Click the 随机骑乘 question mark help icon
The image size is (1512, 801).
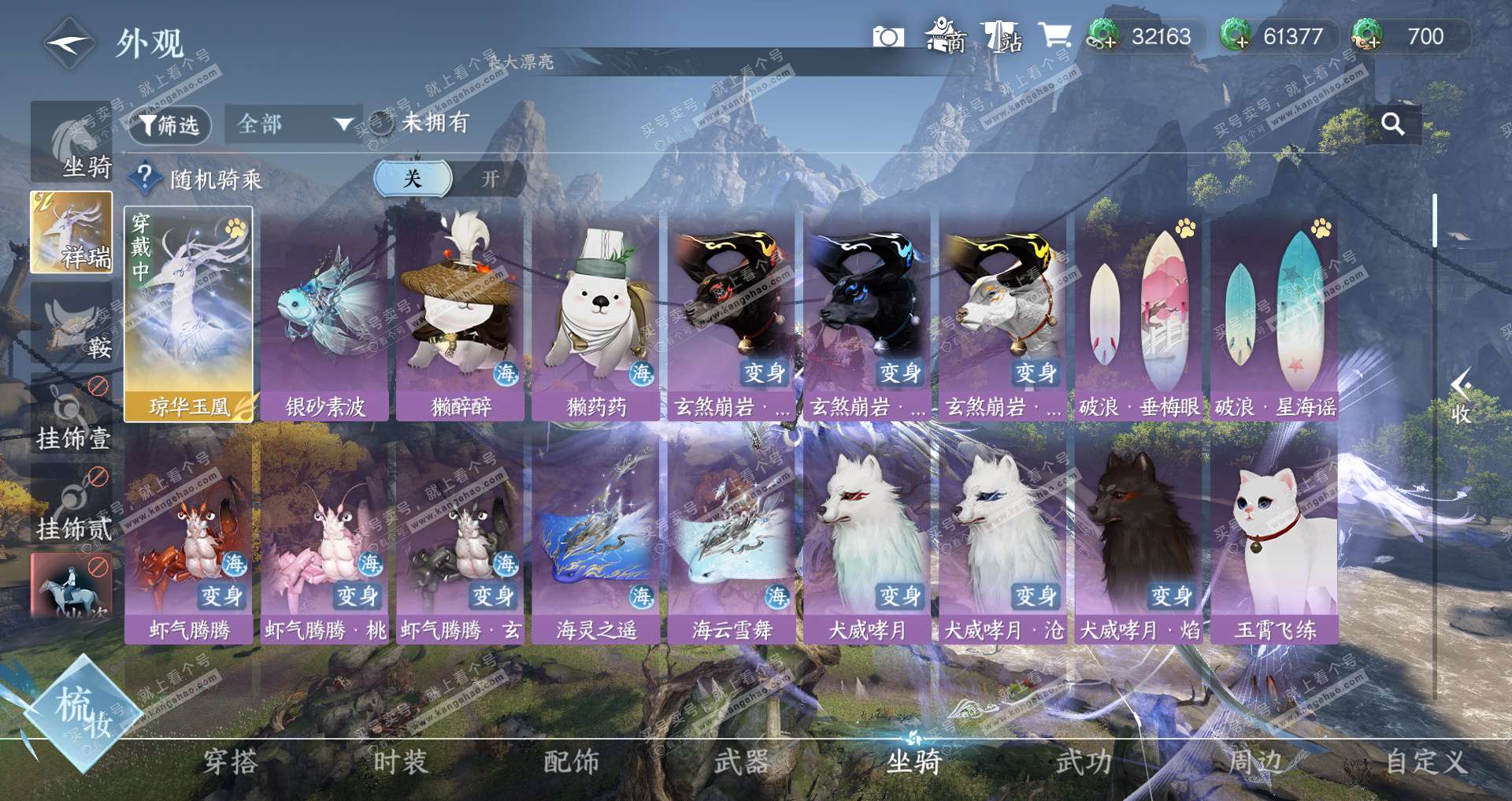[x=145, y=179]
